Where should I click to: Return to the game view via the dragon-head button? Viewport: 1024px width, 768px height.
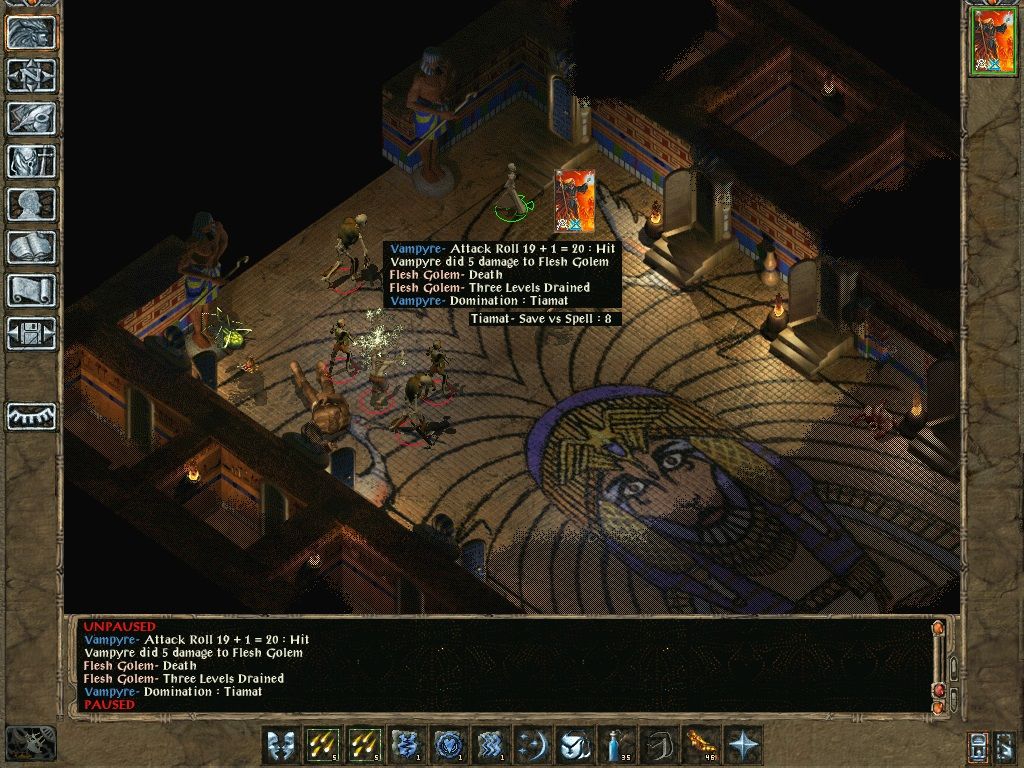31,32
